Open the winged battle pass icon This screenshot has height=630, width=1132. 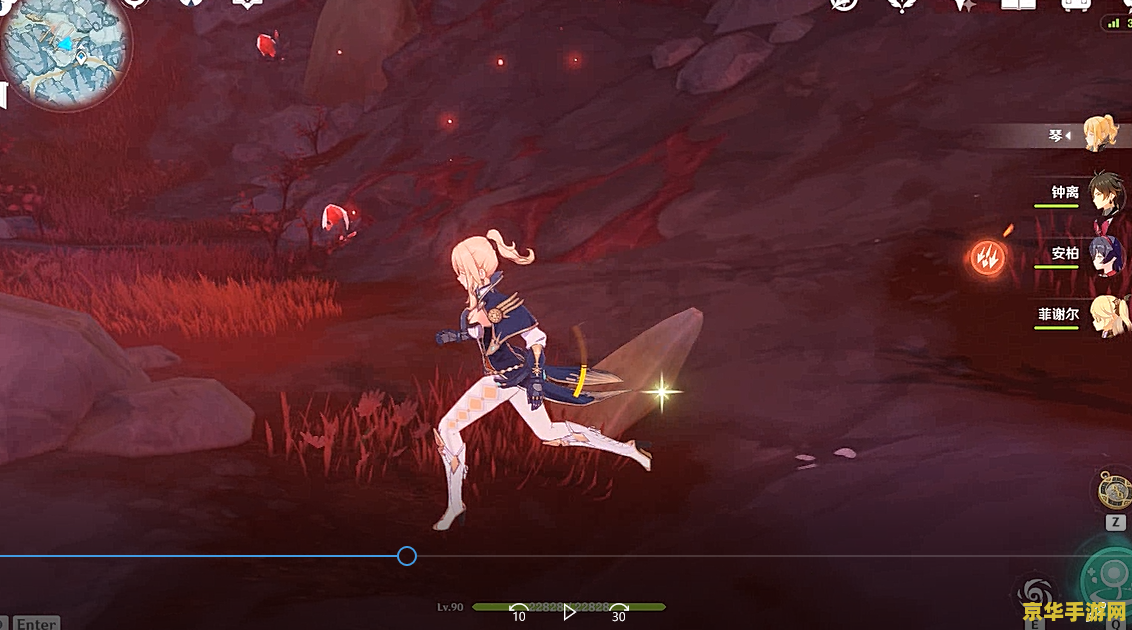click(902, 4)
